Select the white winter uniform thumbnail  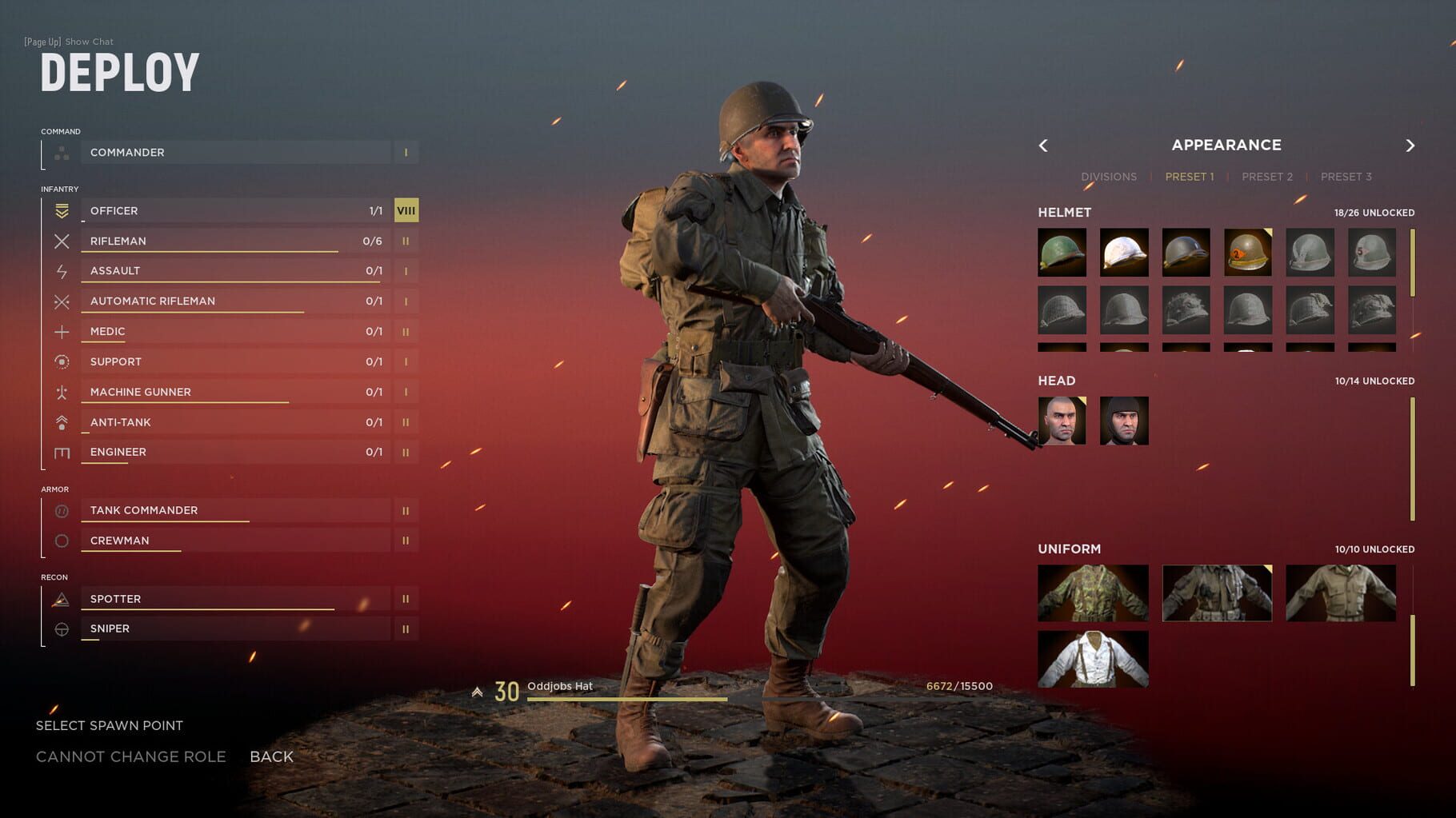pyautogui.click(x=1093, y=657)
